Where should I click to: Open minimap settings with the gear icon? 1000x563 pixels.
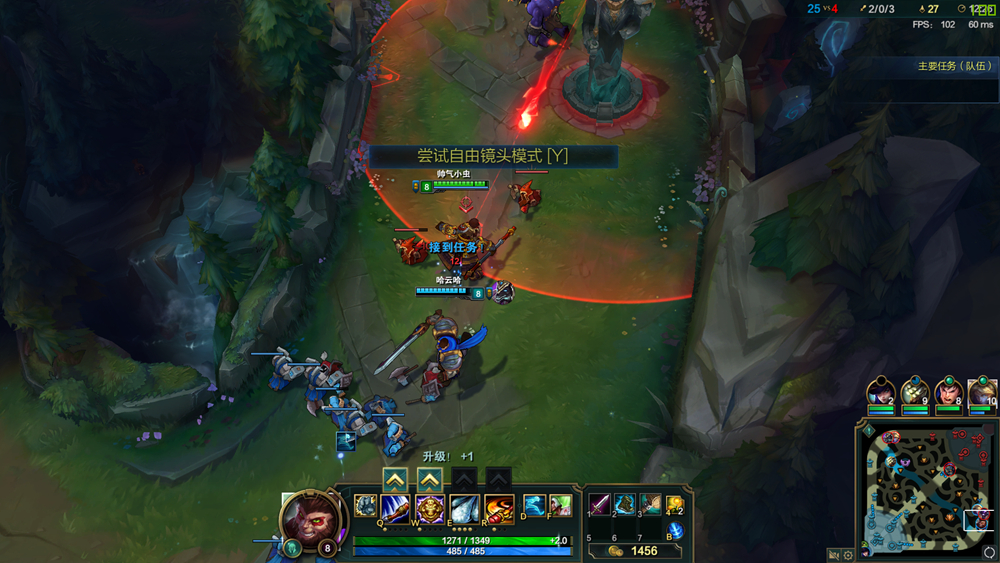[849, 554]
